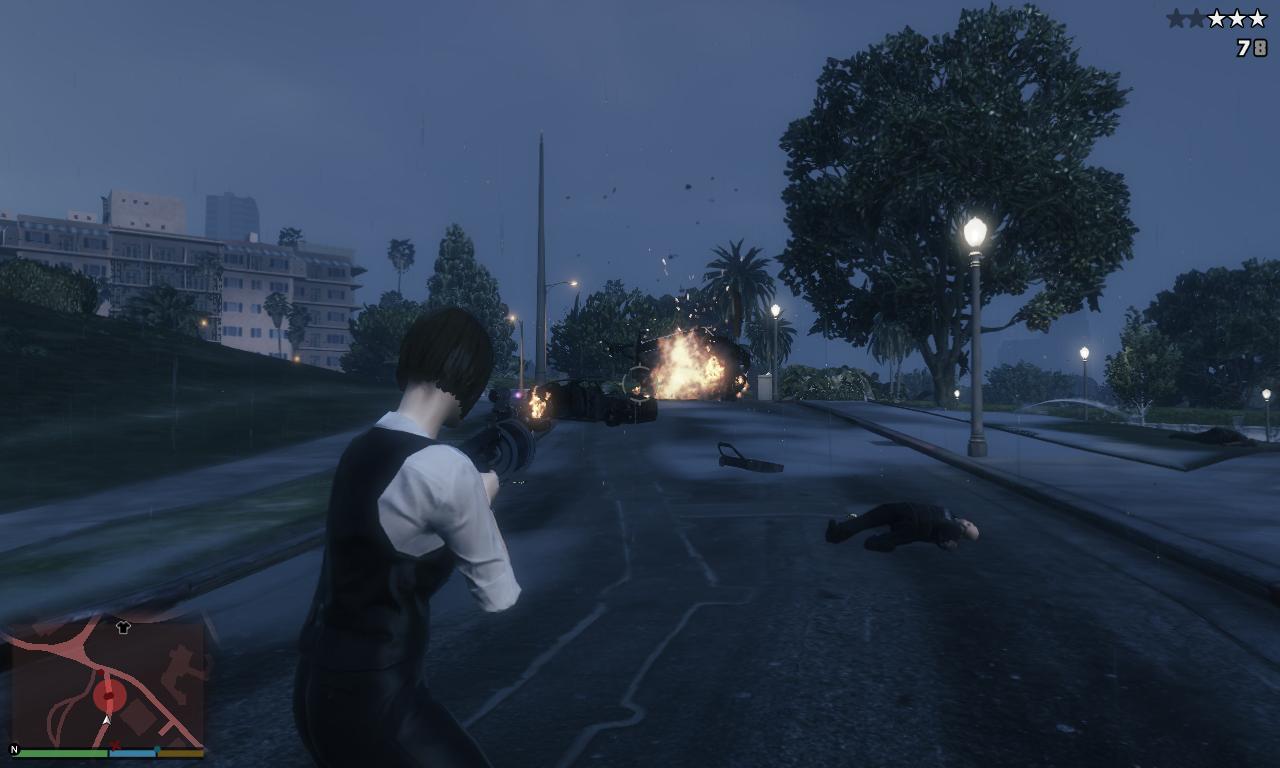
Task: Click the clothing store T-shirt icon on minimap
Action: click(124, 627)
